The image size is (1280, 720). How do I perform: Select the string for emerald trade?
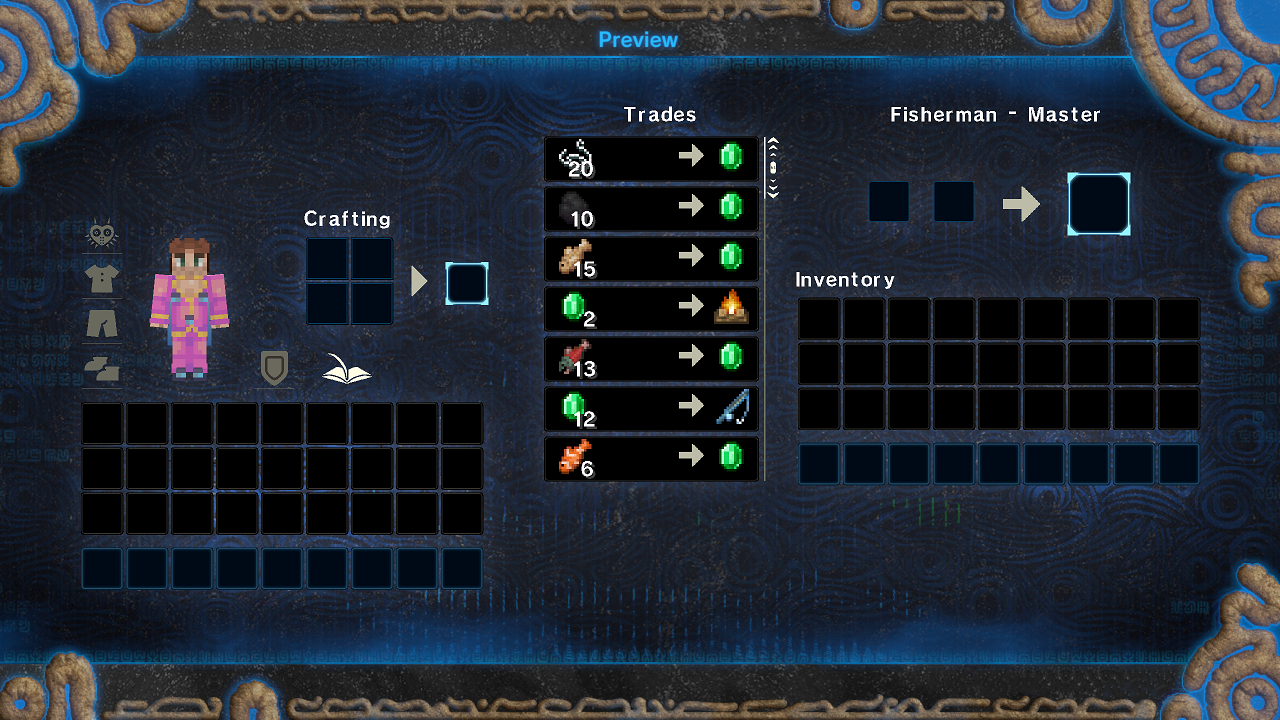pos(651,158)
